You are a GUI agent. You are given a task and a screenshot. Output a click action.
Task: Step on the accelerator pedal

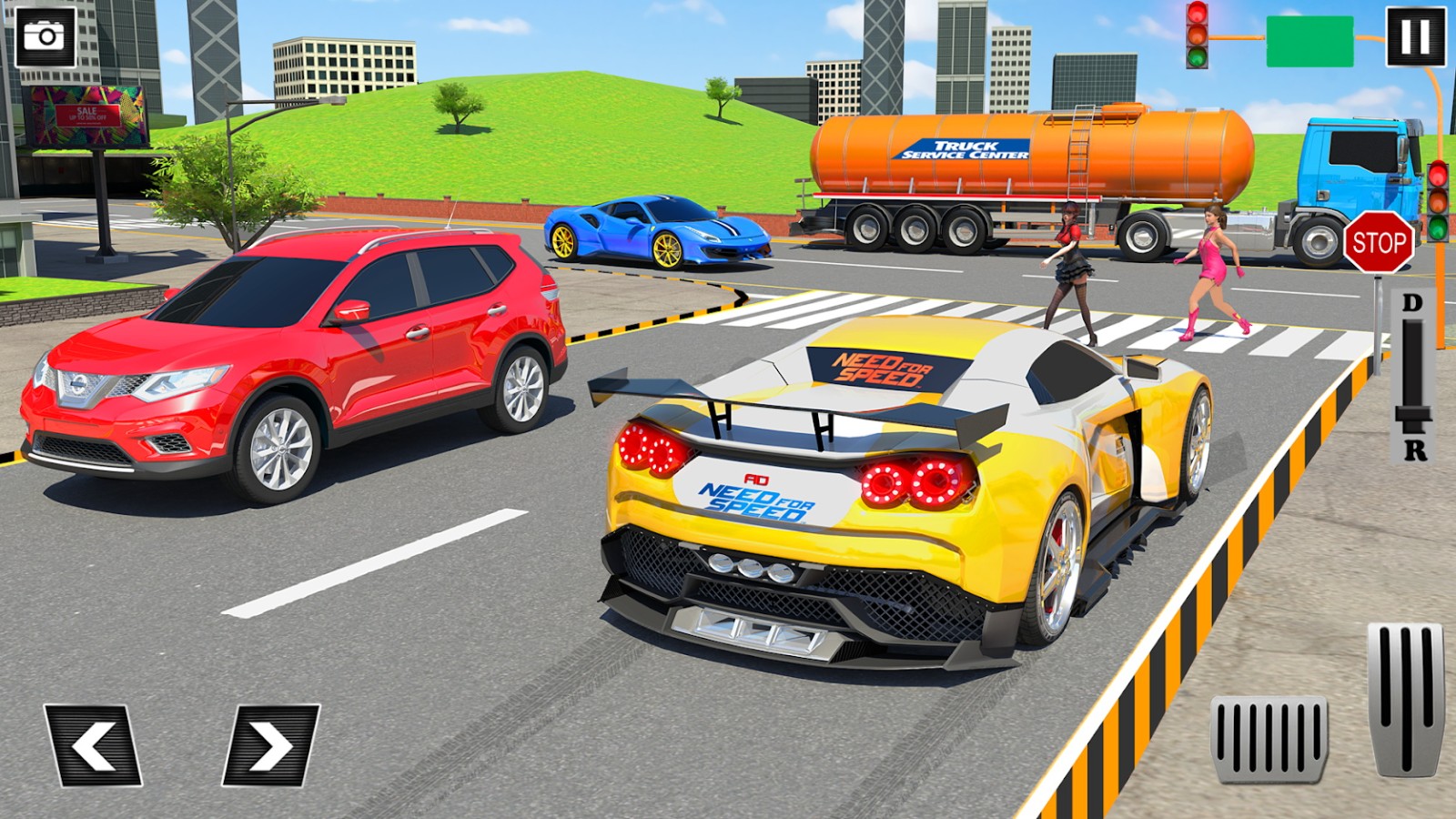click(1405, 699)
